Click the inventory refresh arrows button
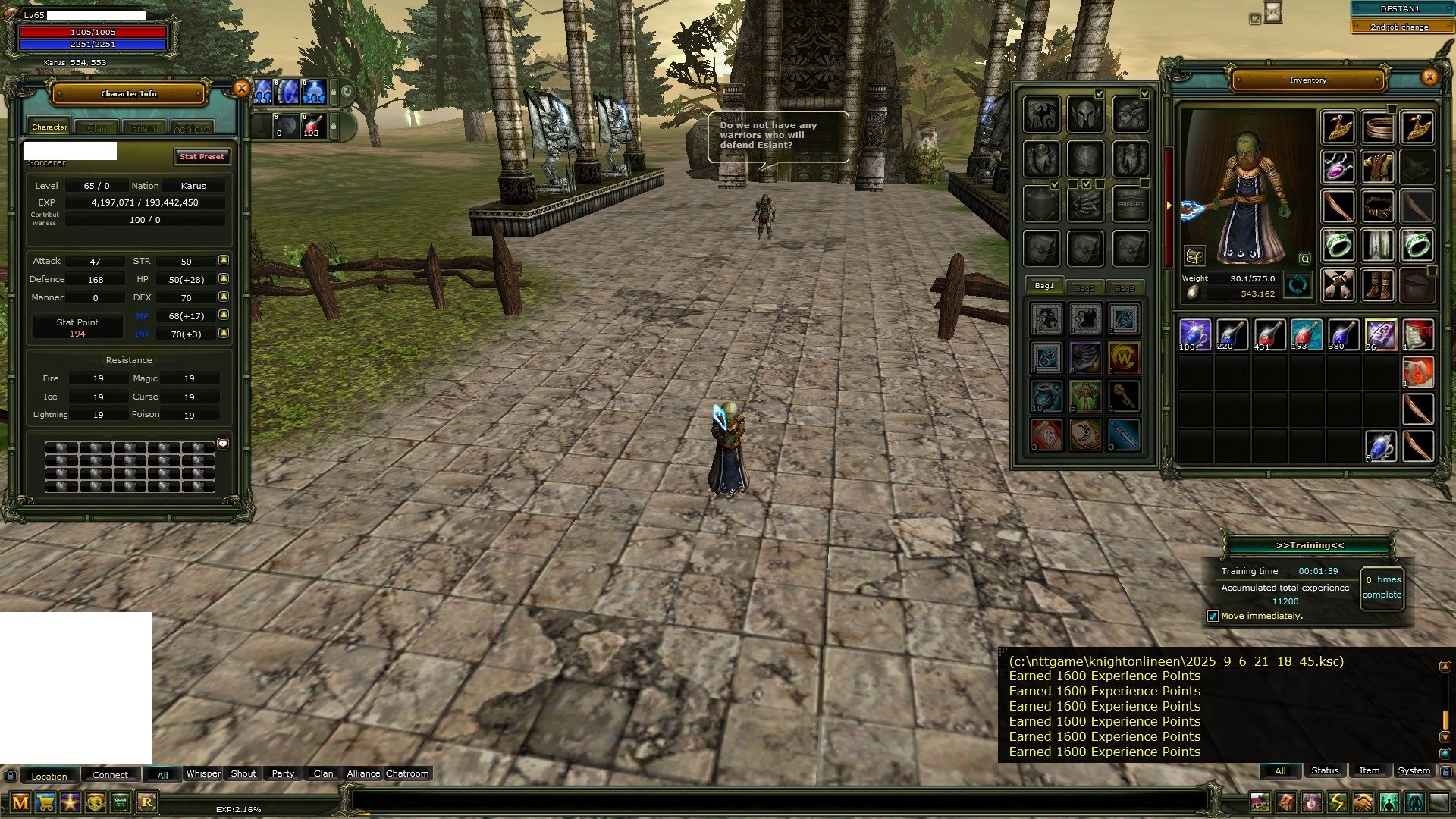The image size is (1456, 819). (1298, 285)
